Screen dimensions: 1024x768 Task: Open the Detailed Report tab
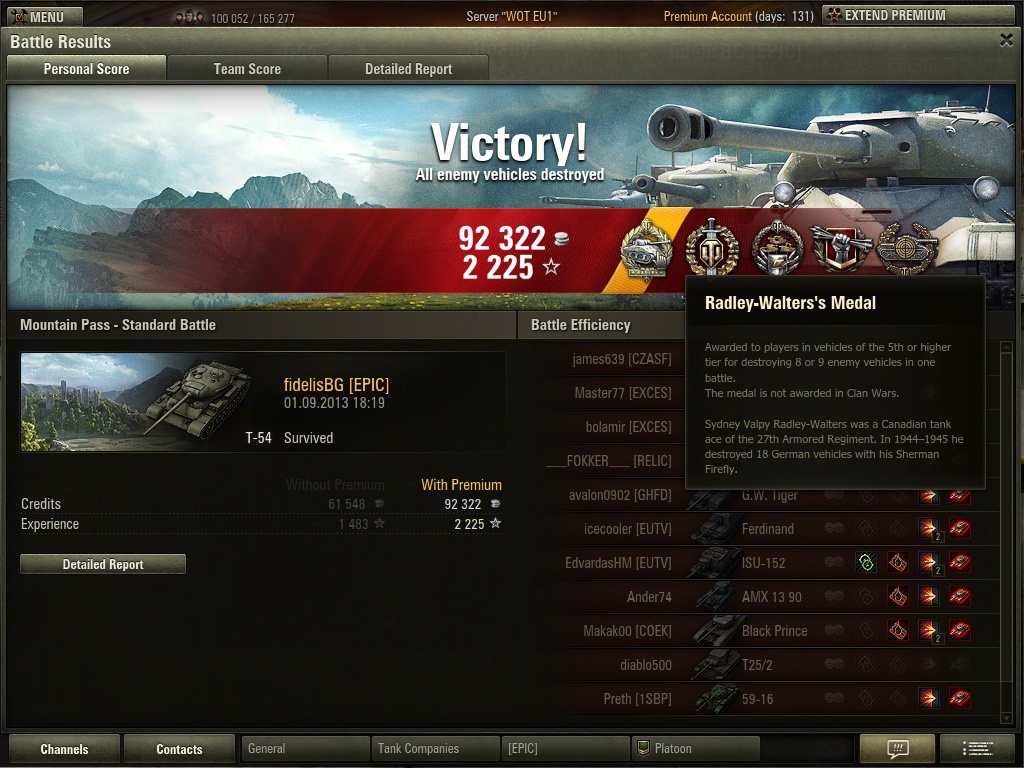point(408,69)
